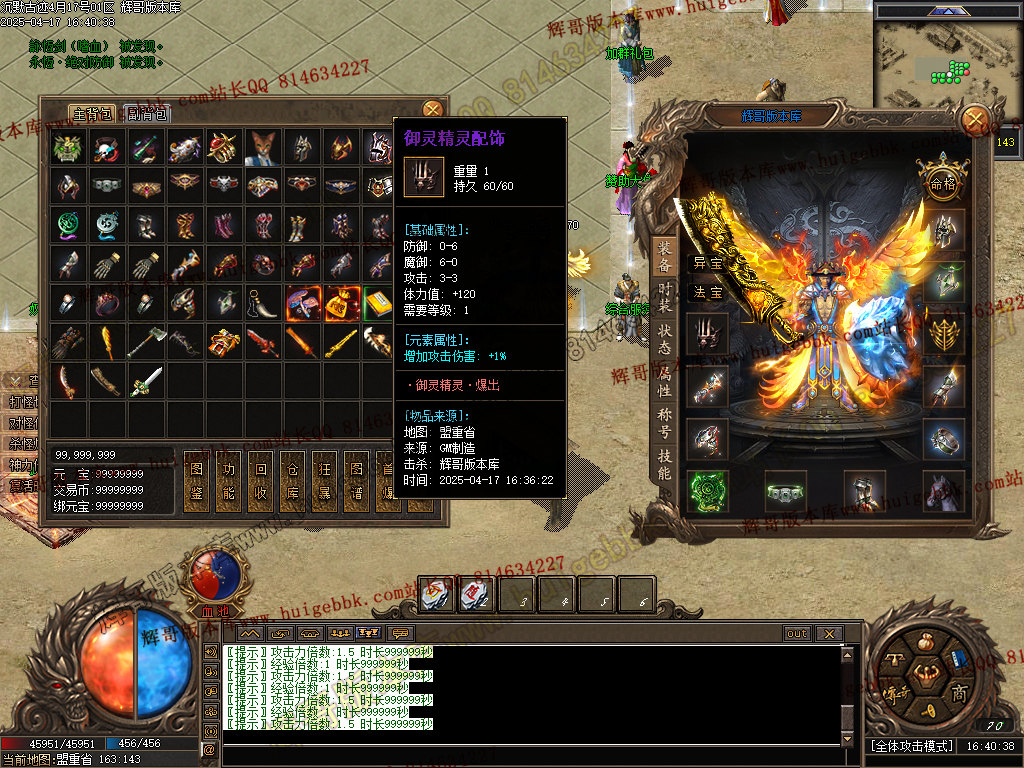Select the green book item in bag
The height and width of the screenshot is (768, 1024).
[x=379, y=303]
